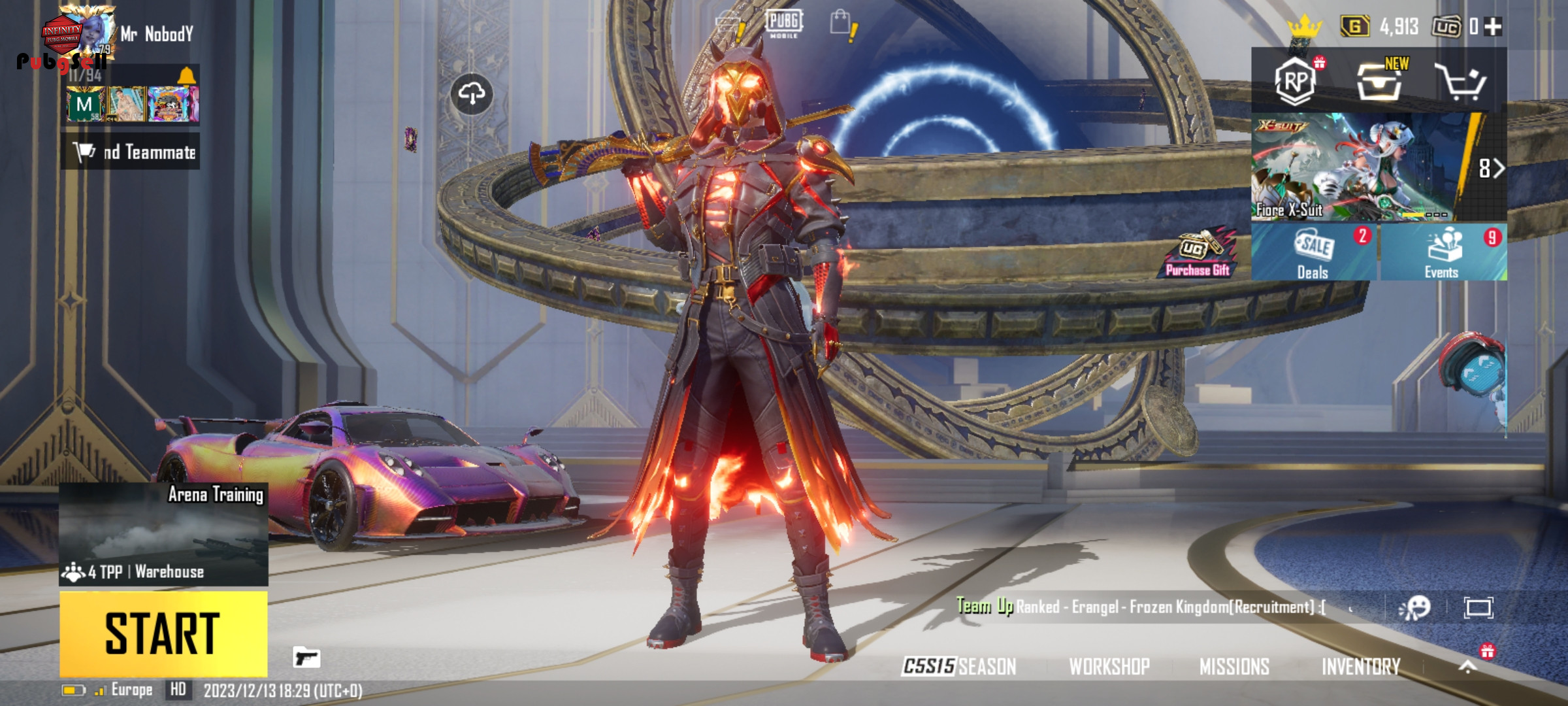Viewport: 1568px width, 706px height.
Task: Open the C5S15 Season menu
Action: 959,666
